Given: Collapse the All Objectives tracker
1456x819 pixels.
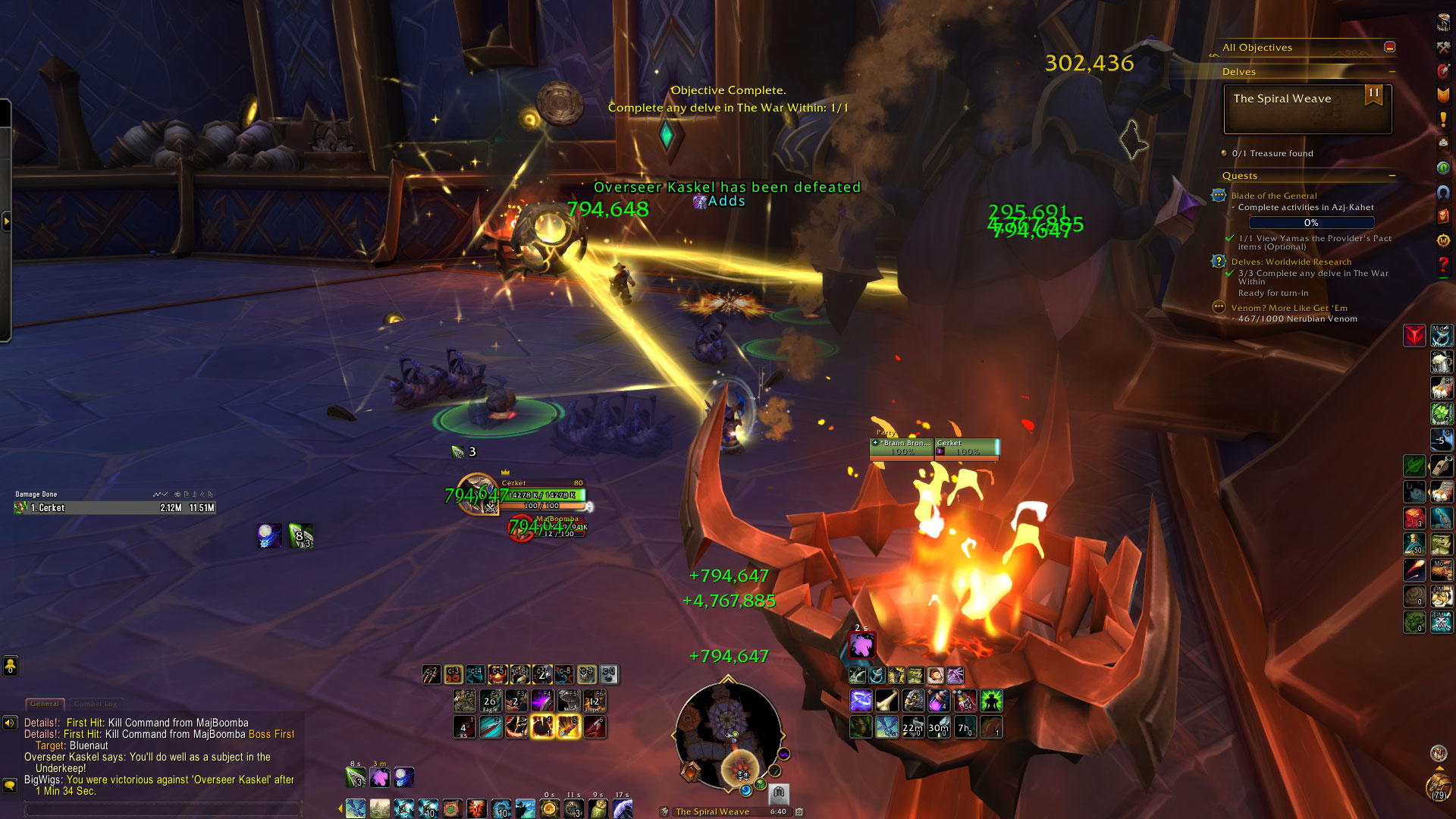Looking at the screenshot, I should pos(1389,47).
